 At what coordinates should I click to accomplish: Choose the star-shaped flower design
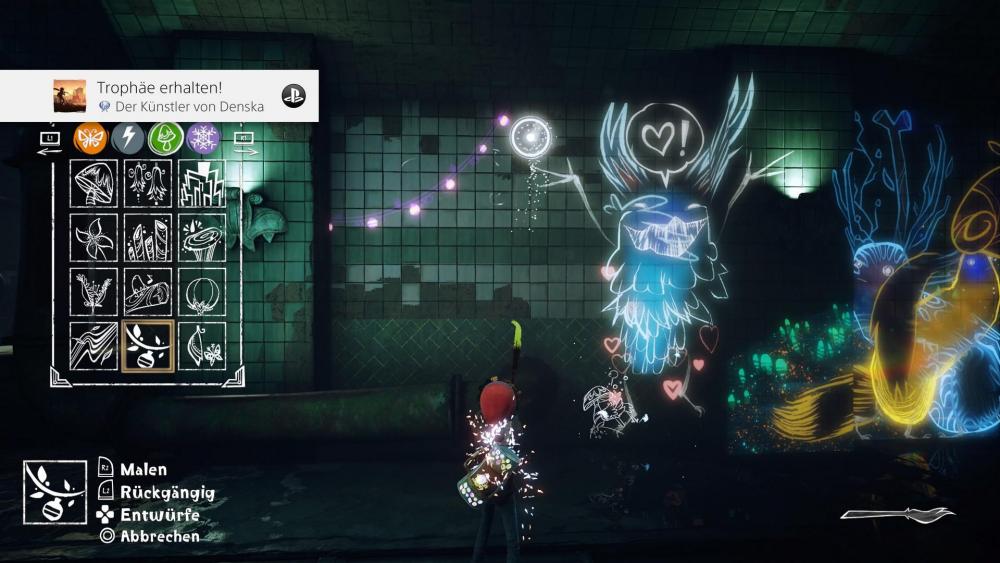(94, 237)
